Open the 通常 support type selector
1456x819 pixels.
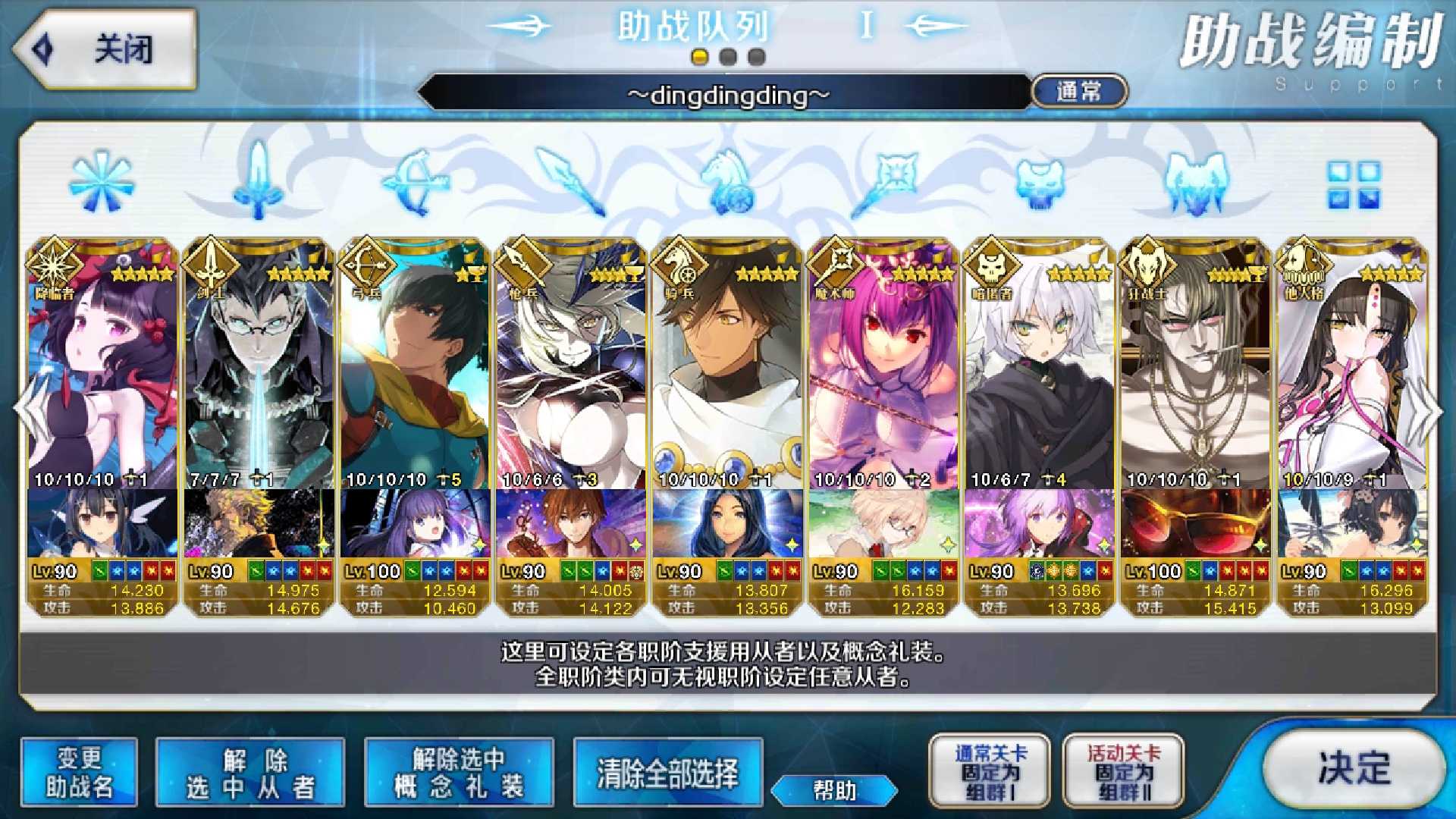1078,90
